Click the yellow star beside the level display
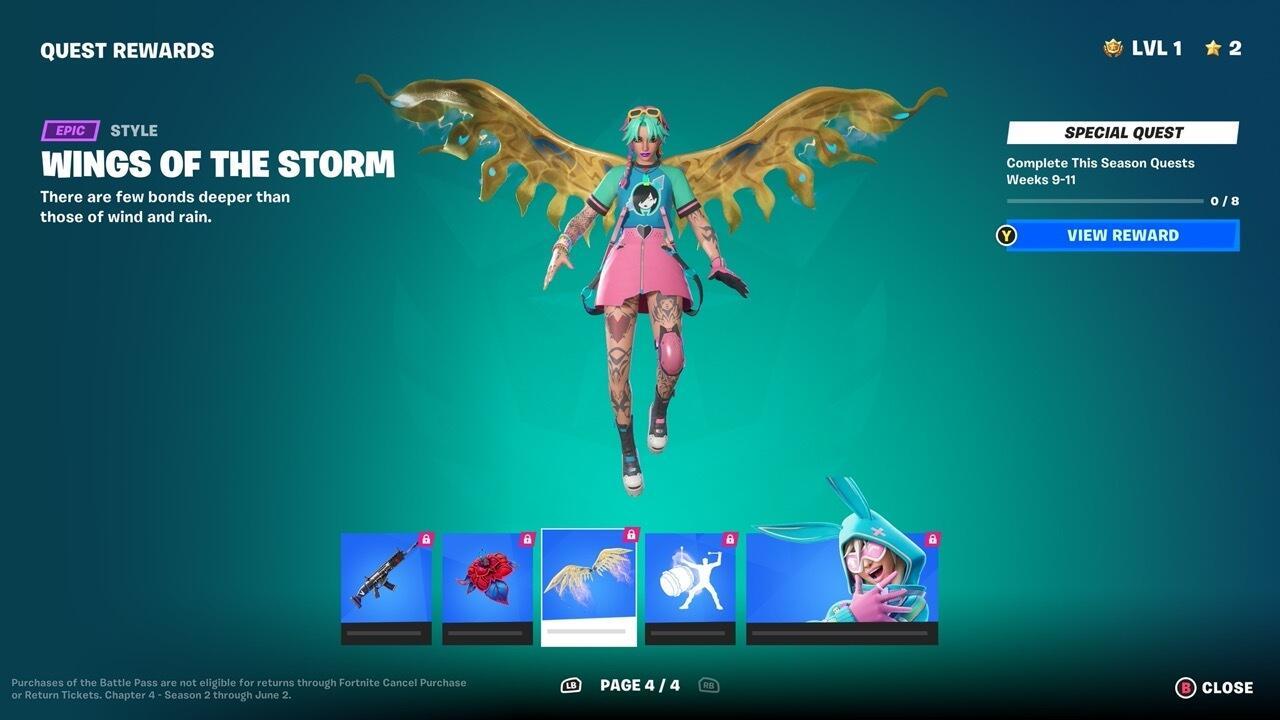Image resolution: width=1280 pixels, height=720 pixels. click(x=1211, y=47)
